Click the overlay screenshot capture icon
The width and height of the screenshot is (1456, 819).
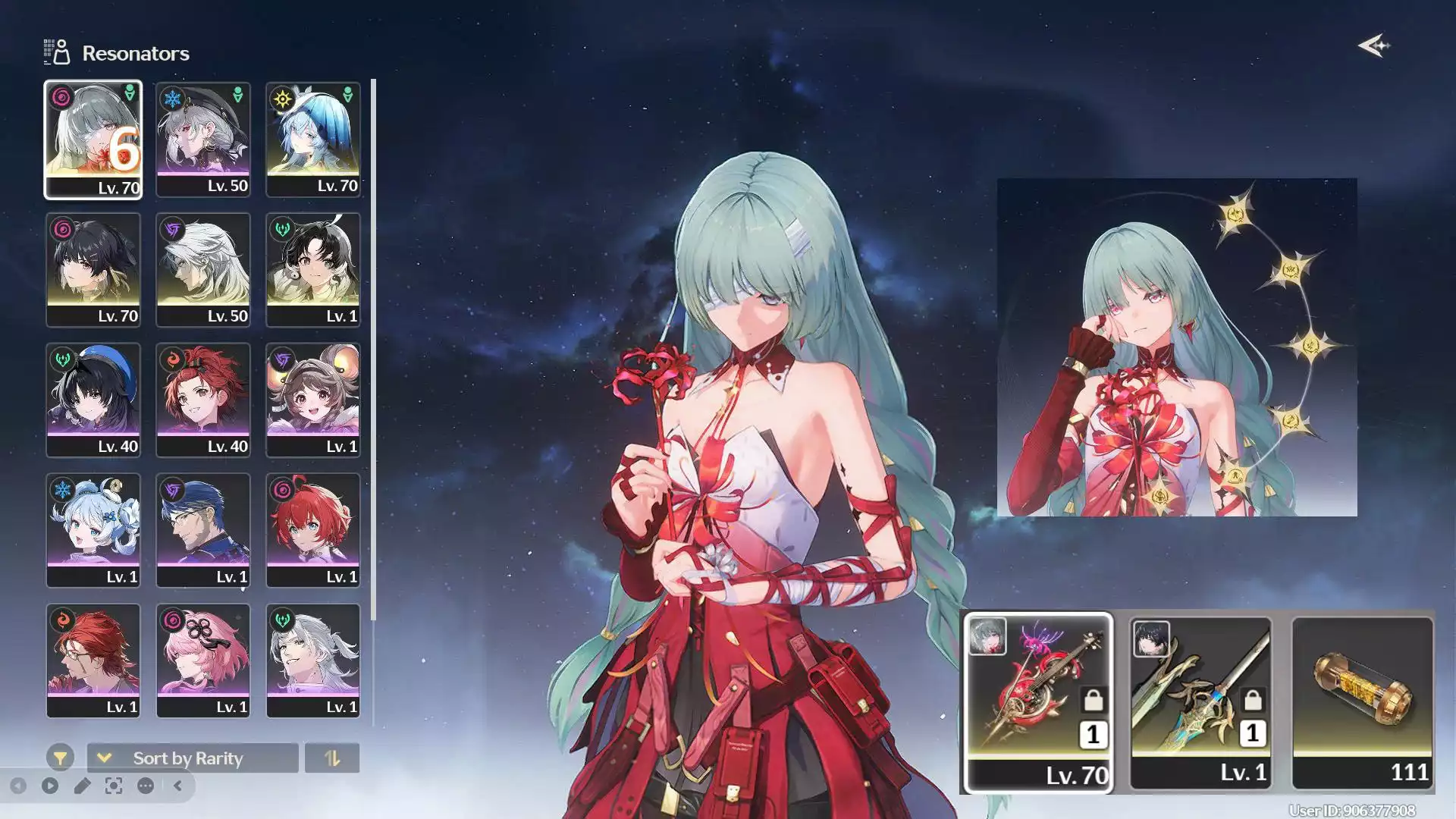click(114, 786)
